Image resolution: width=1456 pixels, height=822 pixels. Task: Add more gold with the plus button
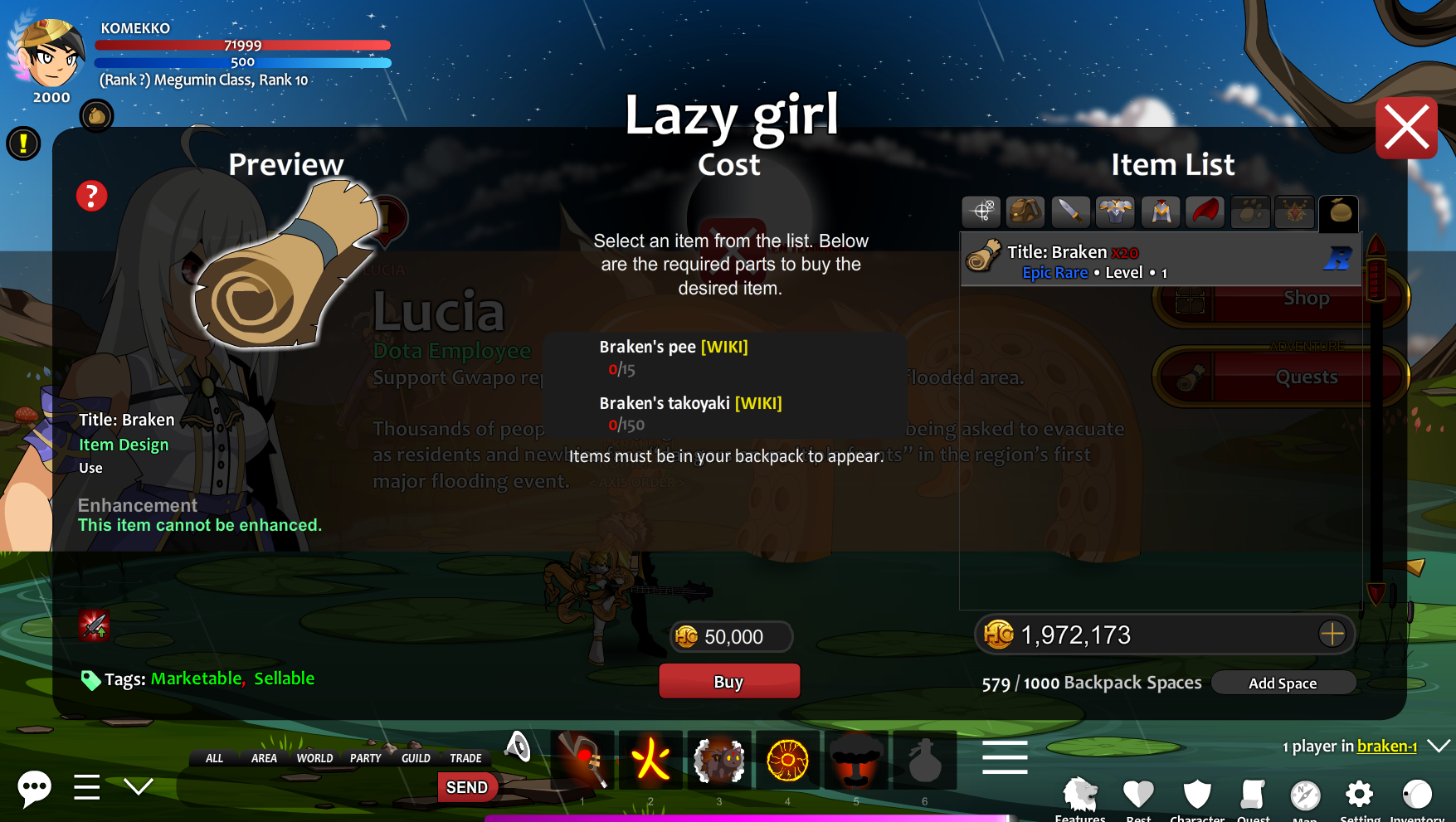[x=1332, y=635]
